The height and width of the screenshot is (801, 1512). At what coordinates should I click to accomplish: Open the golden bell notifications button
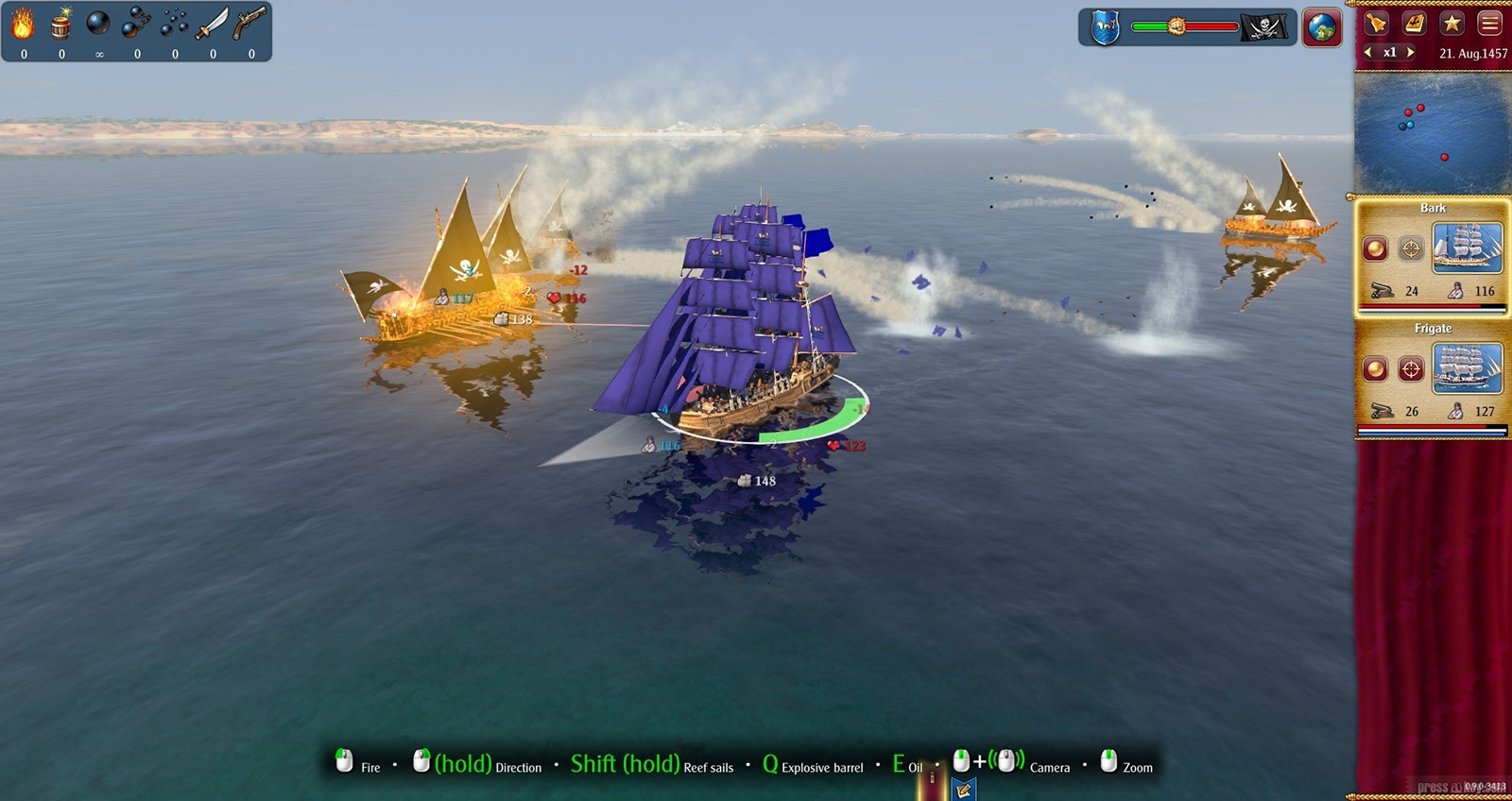tap(1377, 23)
